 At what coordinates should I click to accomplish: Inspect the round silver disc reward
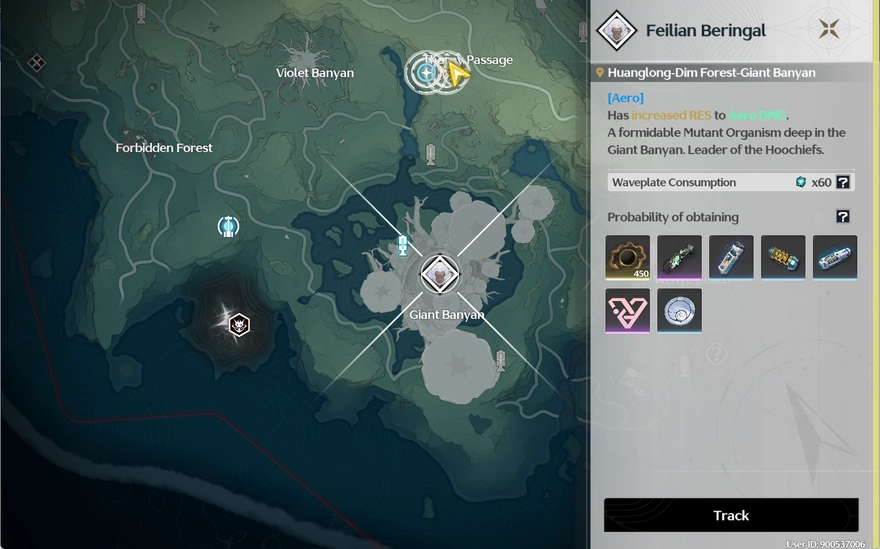click(x=679, y=310)
